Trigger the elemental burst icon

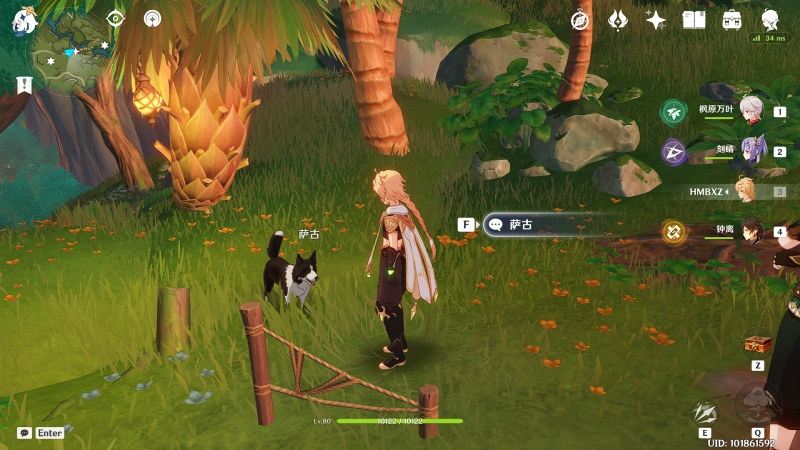coord(759,405)
